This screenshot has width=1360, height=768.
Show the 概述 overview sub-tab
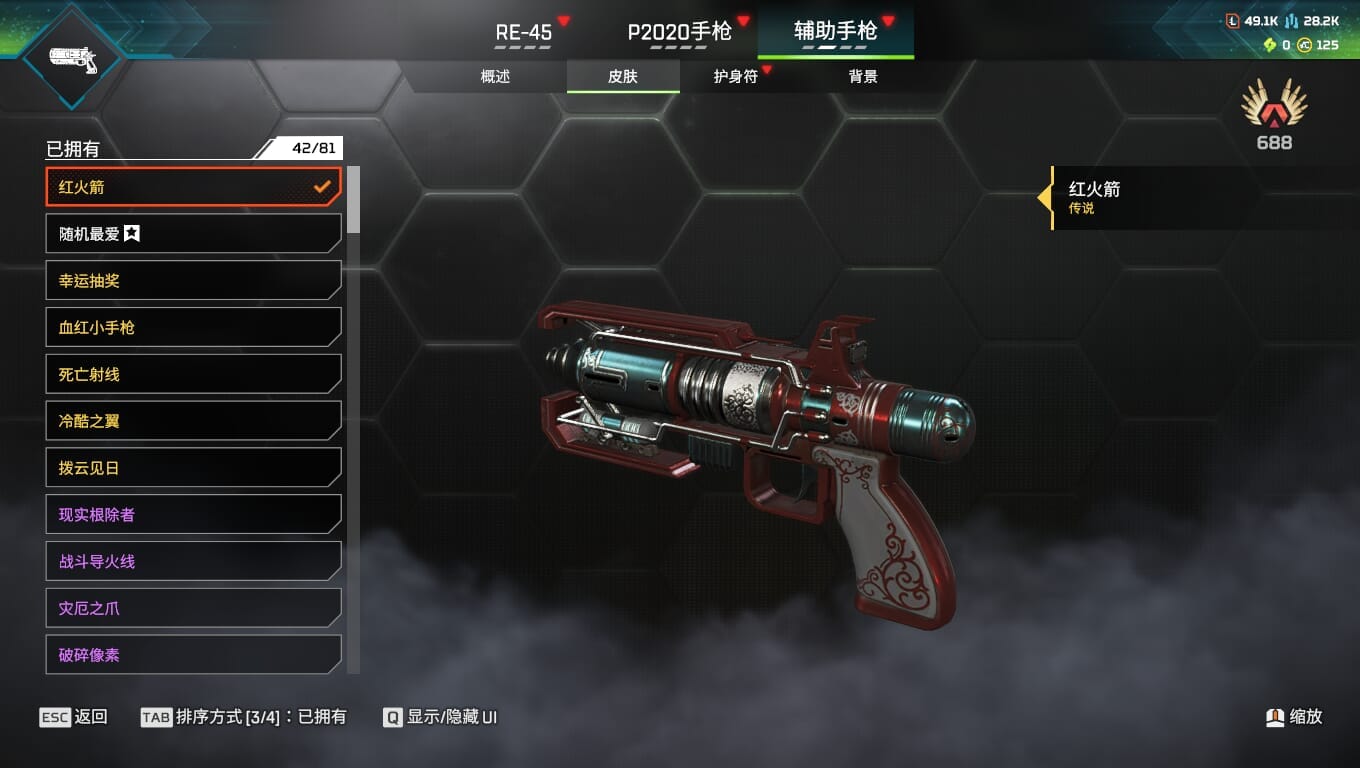coord(496,77)
